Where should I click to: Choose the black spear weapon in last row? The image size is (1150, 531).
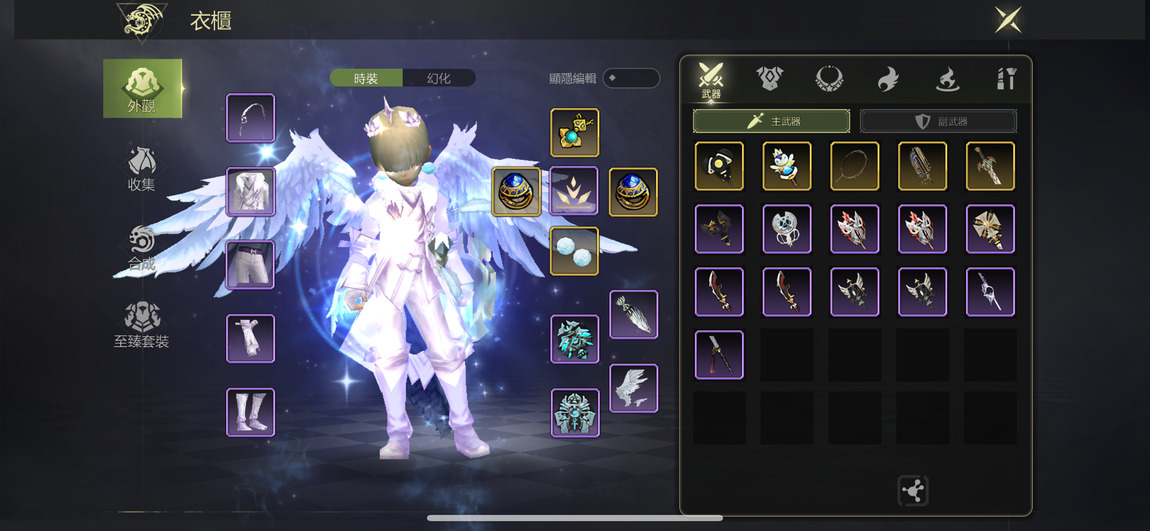pyautogui.click(x=719, y=355)
